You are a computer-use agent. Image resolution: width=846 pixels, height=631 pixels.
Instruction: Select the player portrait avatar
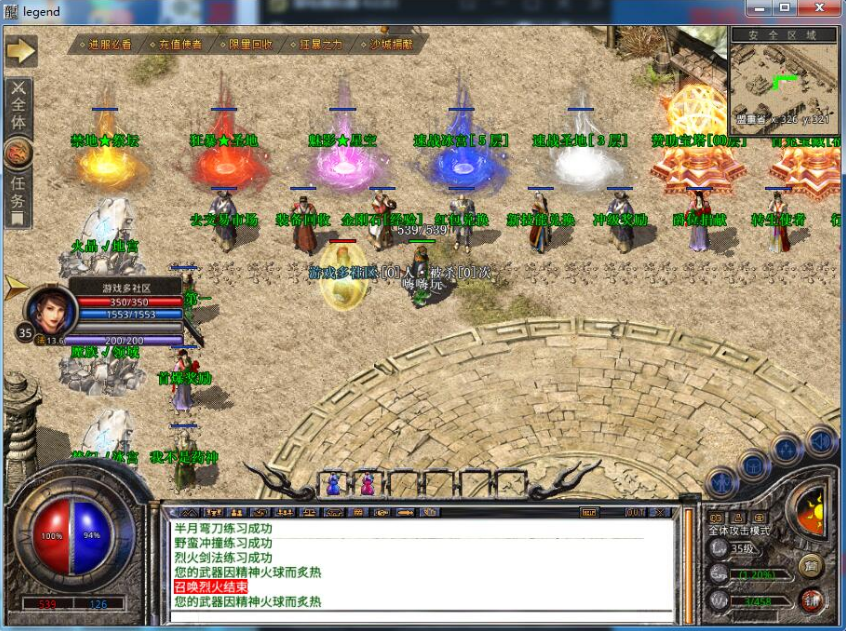[x=50, y=311]
